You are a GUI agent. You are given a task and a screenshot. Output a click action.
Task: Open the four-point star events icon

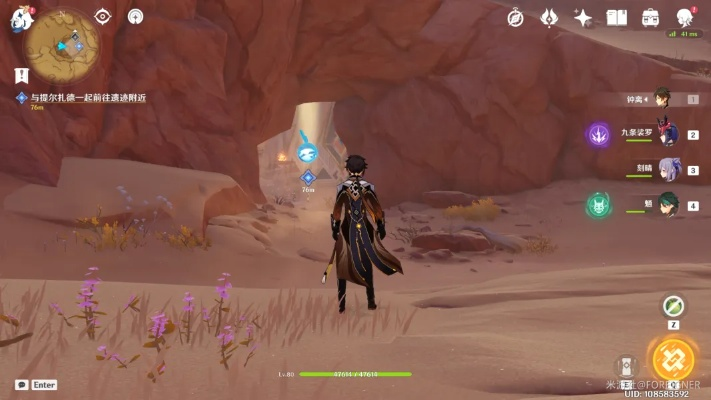[583, 17]
